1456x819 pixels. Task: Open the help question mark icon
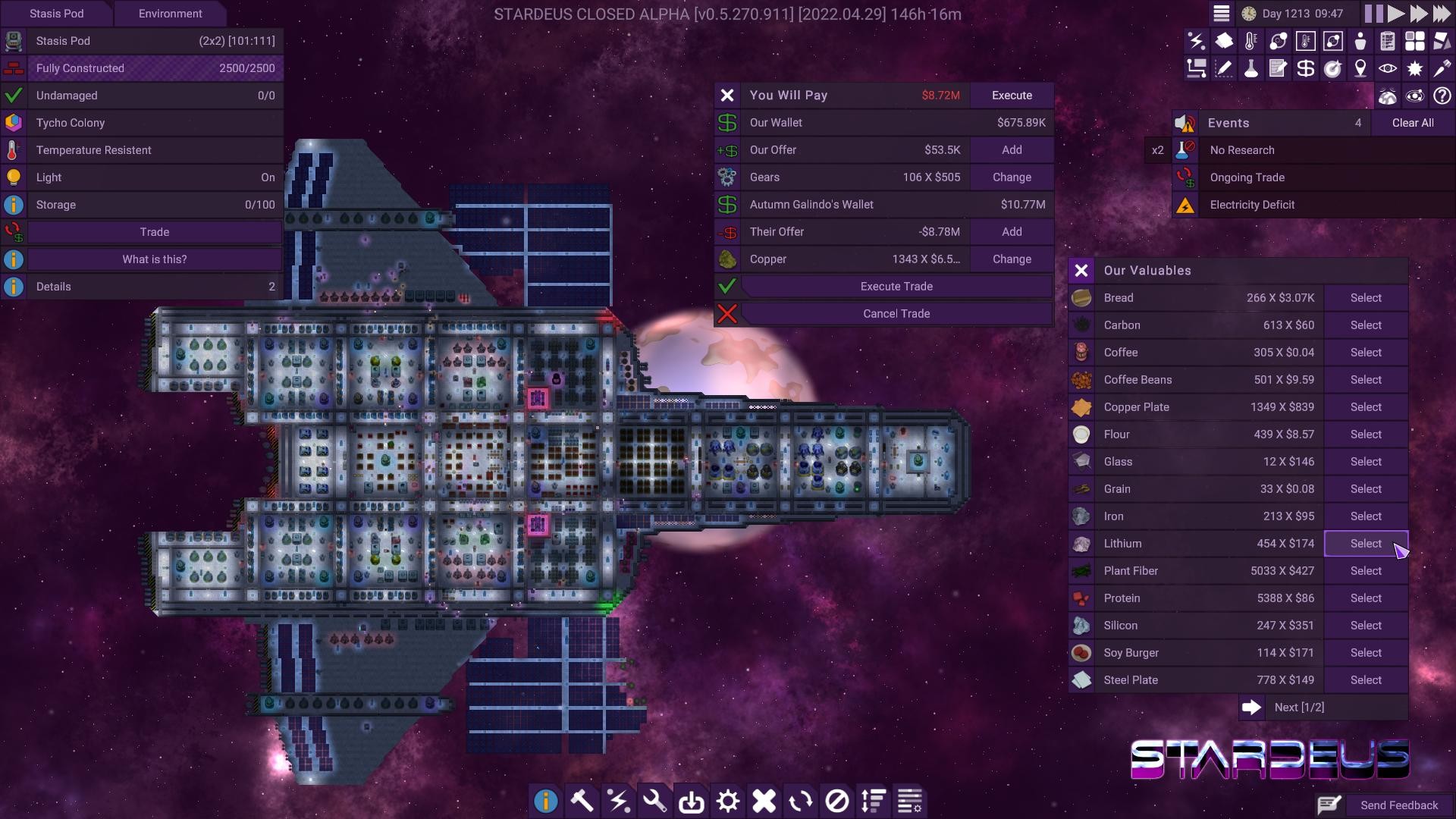1442,96
